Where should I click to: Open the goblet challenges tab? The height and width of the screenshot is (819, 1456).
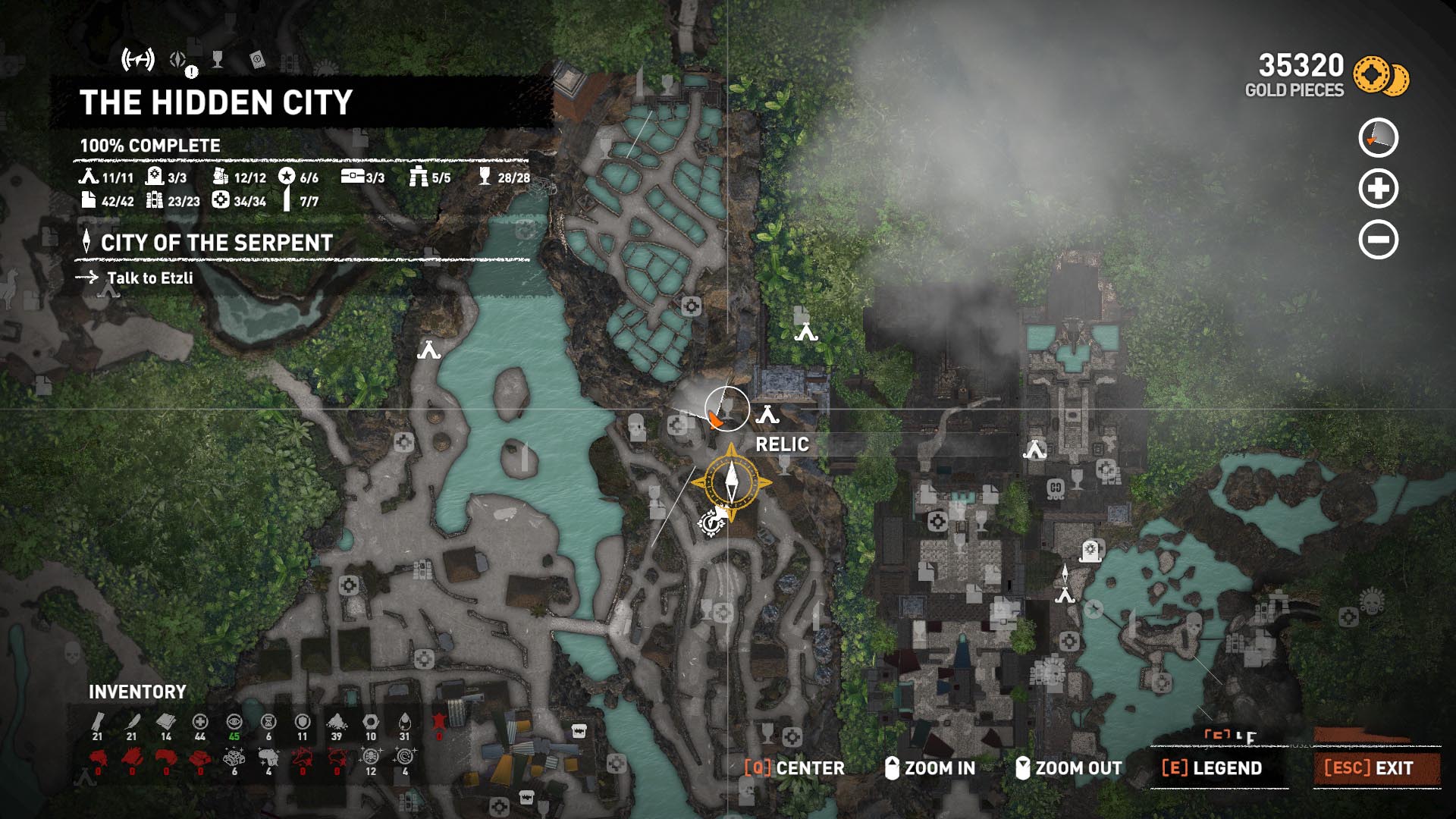[x=218, y=60]
